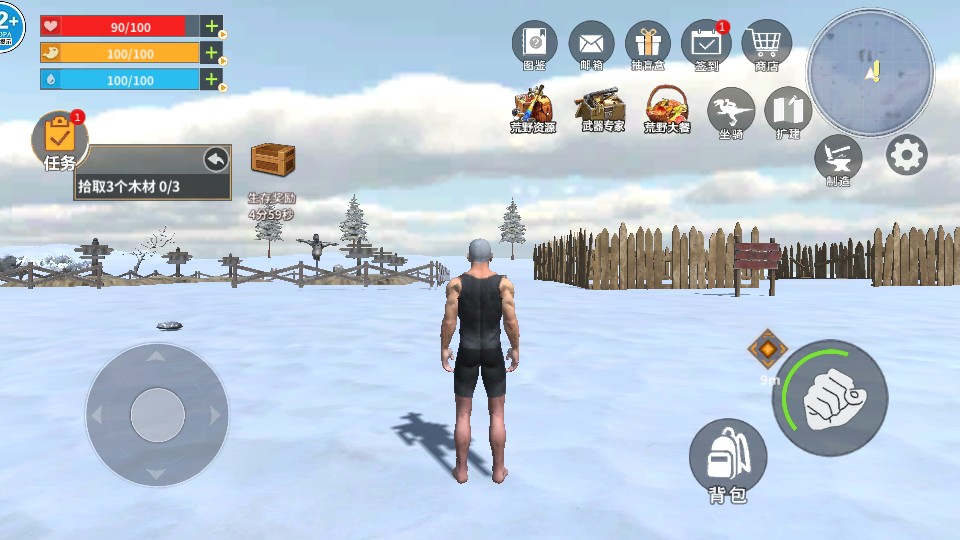The image size is (960, 540).
Task: Open the gear settings menu
Action: pos(907,155)
